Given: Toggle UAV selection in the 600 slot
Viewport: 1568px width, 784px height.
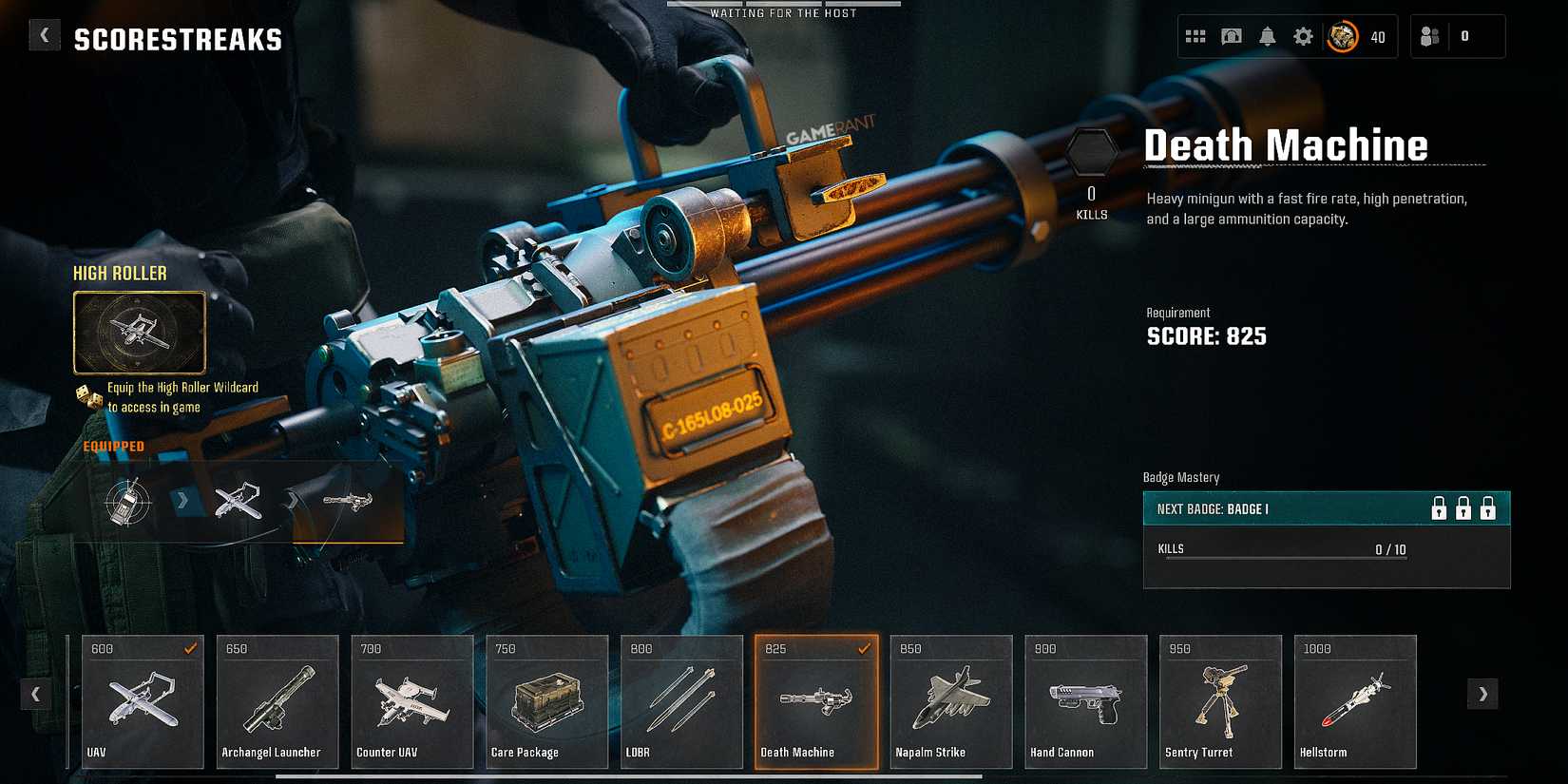Looking at the screenshot, I should tap(189, 647).
